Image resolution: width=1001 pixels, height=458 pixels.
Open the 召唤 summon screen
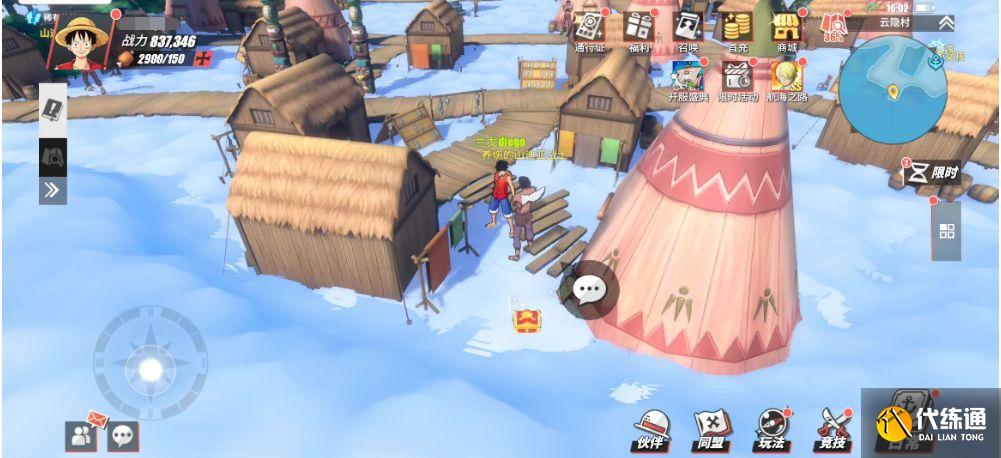pos(687,28)
